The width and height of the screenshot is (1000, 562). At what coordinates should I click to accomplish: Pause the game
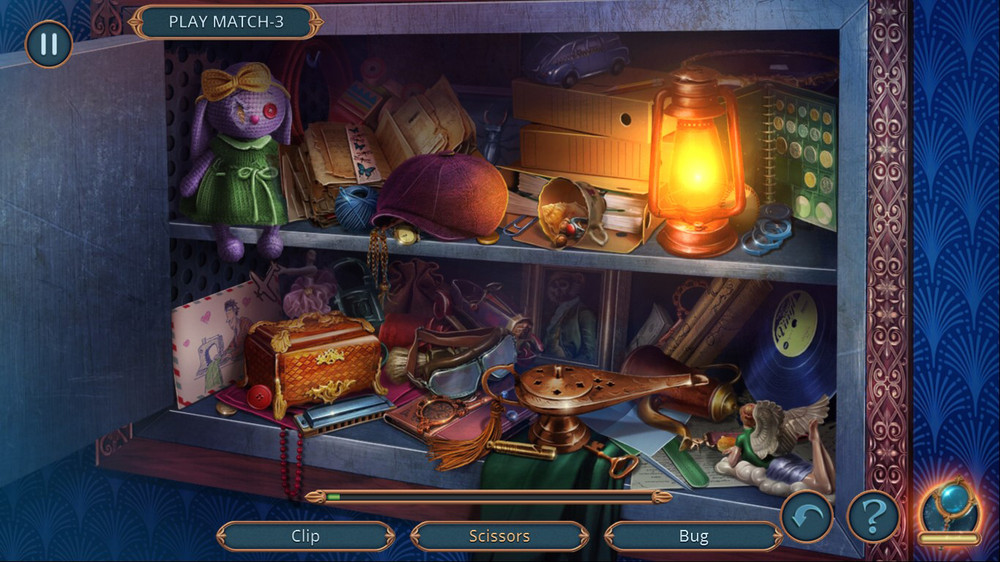coord(48,45)
